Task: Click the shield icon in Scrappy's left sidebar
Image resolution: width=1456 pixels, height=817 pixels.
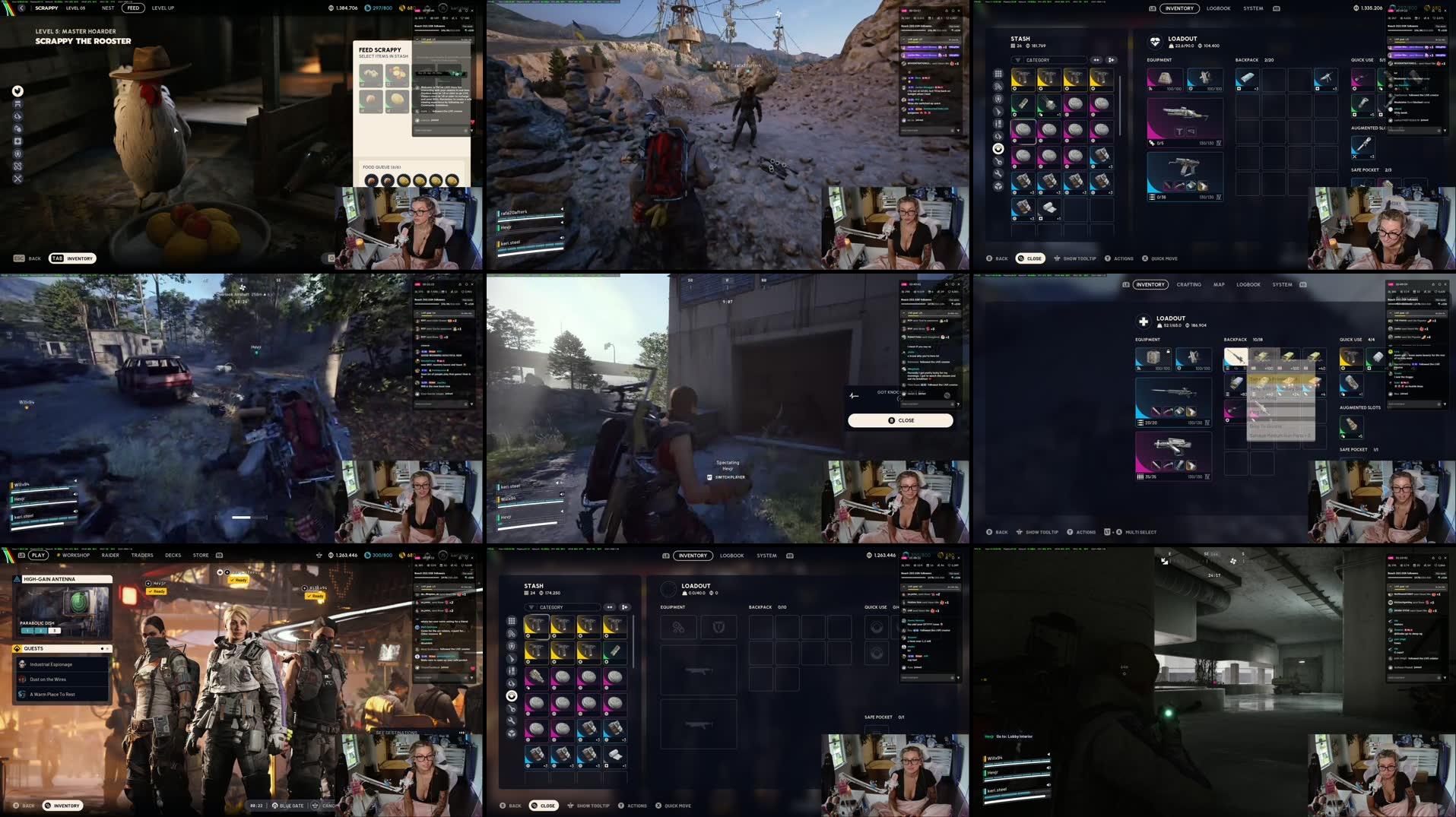Action: tap(17, 154)
